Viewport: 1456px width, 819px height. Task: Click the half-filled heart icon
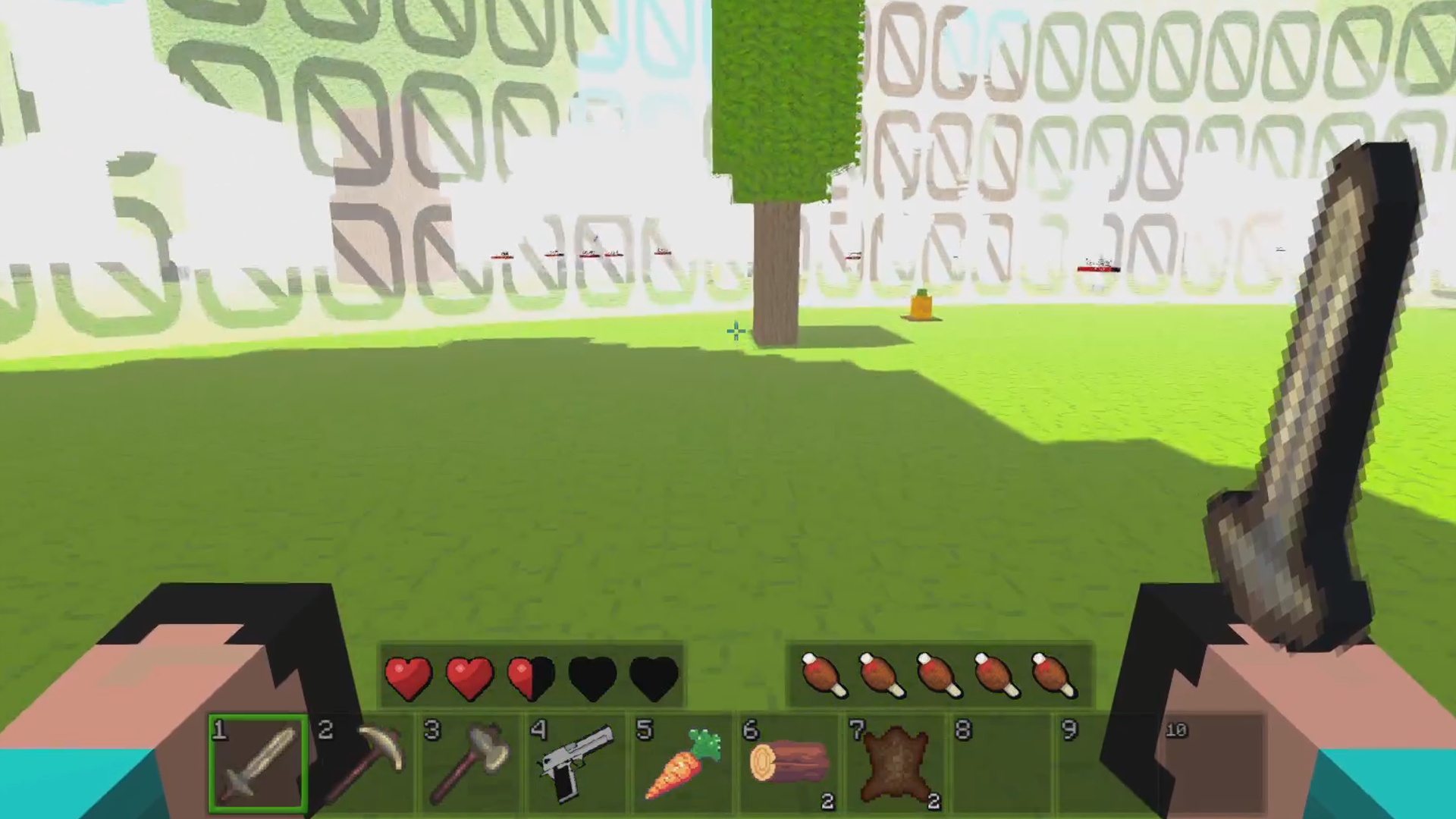(529, 677)
